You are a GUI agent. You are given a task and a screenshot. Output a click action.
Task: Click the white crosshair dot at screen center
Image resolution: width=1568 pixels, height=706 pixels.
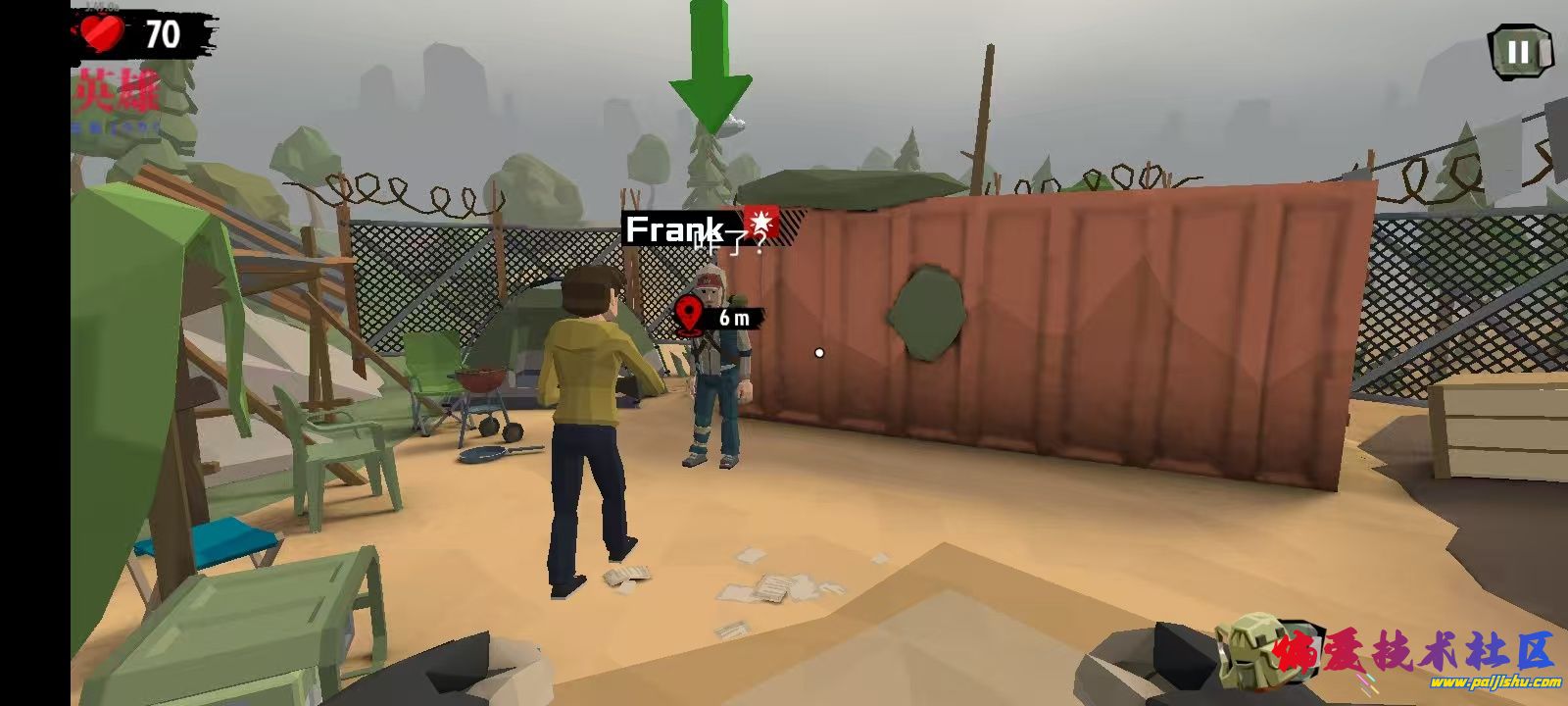819,351
